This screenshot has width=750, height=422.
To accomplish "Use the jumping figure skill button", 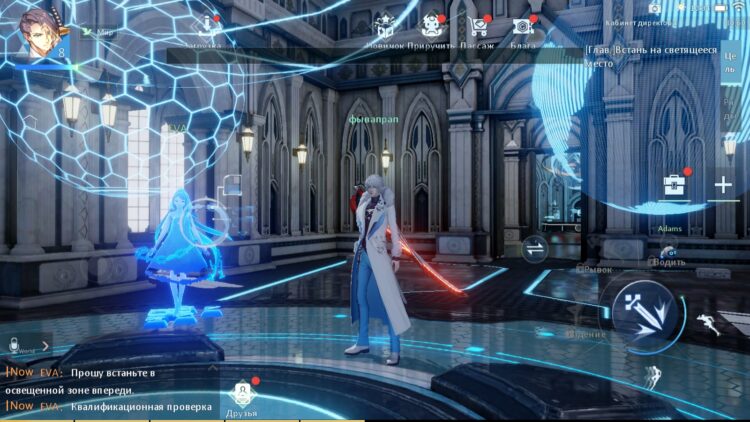I will [x=654, y=377].
